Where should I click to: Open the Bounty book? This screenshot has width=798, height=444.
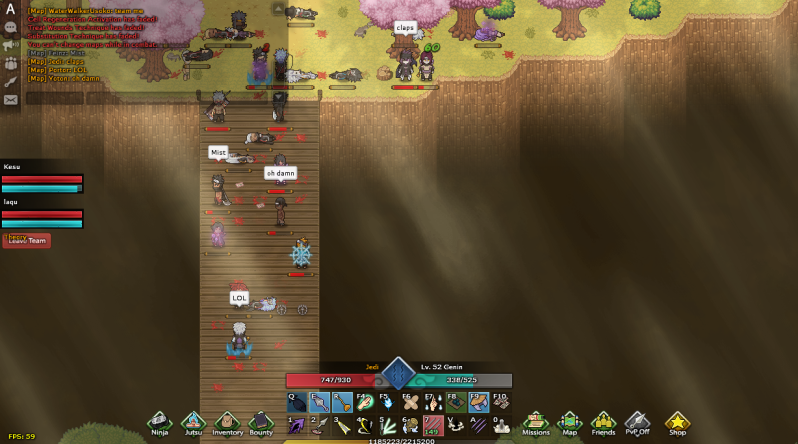tap(261, 422)
